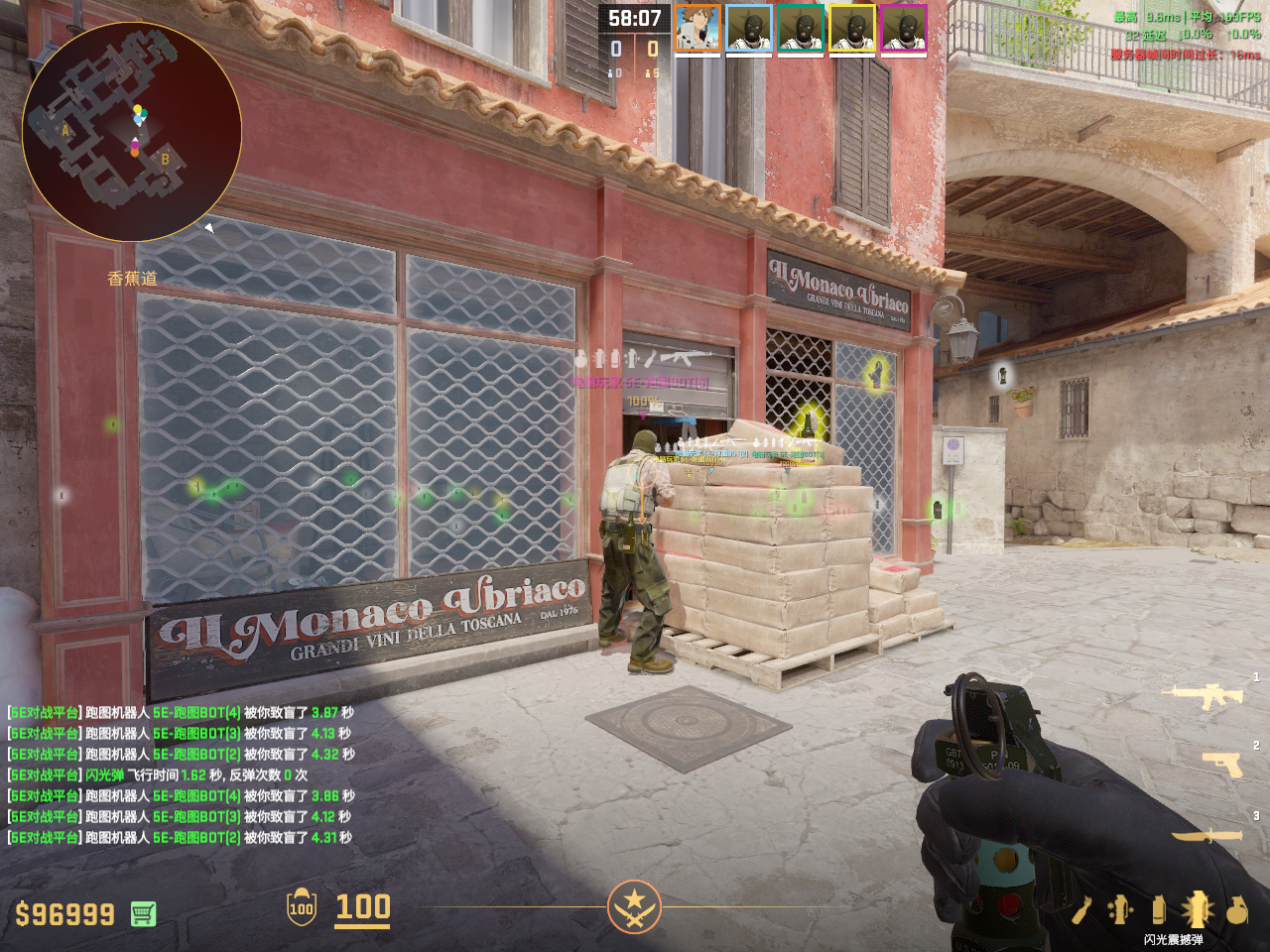Equip the knife in slot 3

click(x=1206, y=836)
